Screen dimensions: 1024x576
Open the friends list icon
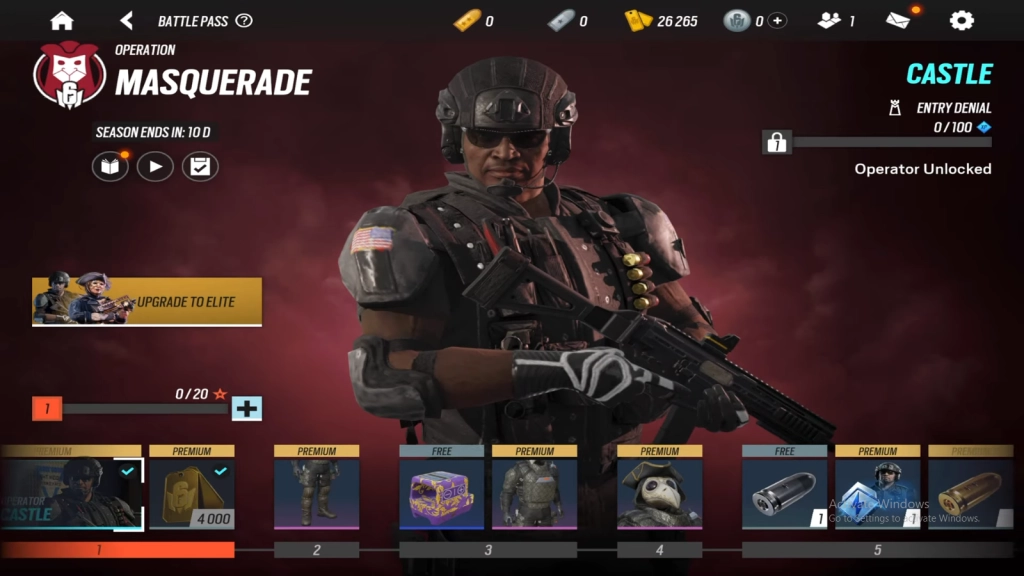point(829,20)
